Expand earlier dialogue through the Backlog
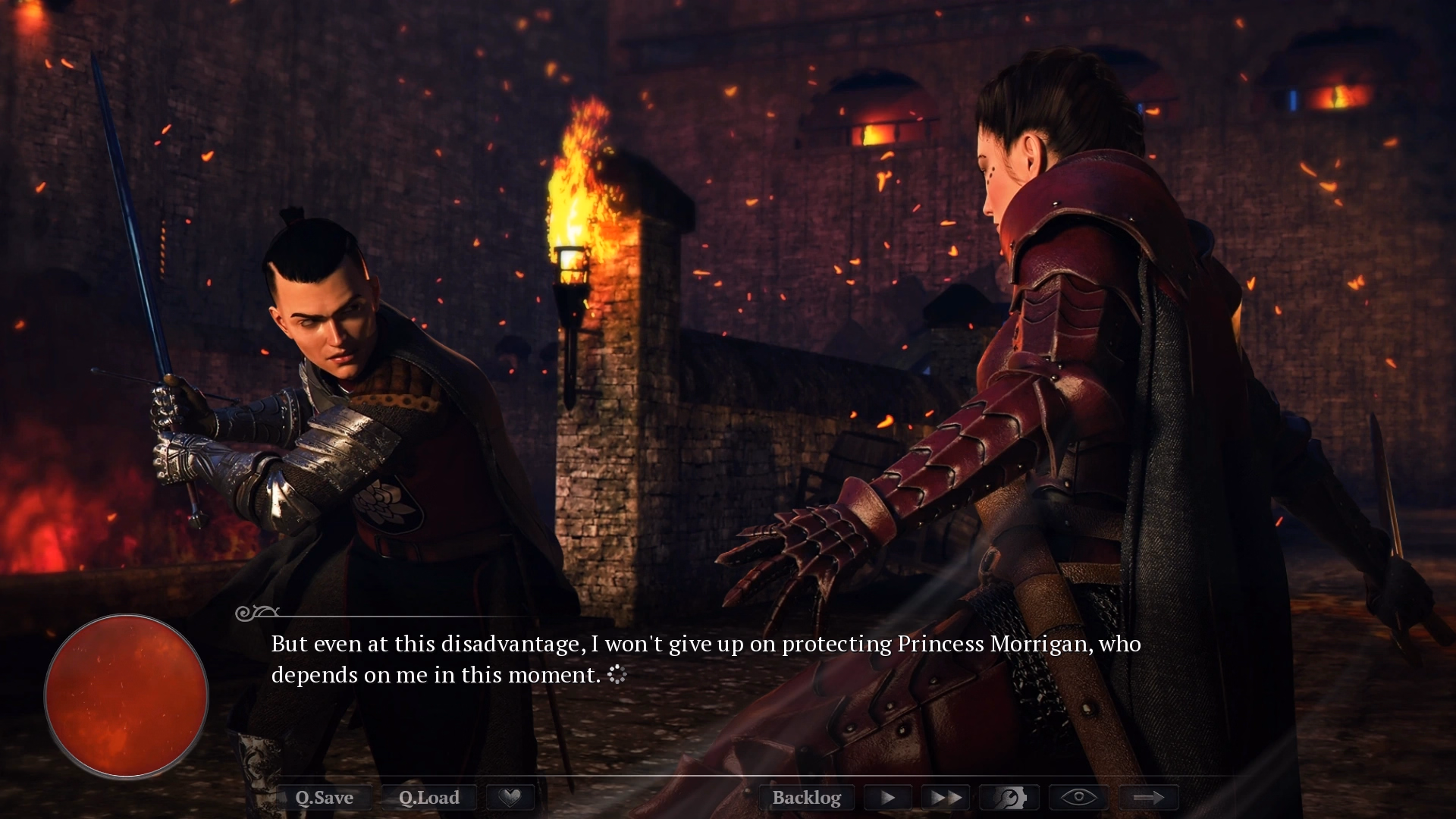The width and height of the screenshot is (1456, 819). pyautogui.click(x=807, y=797)
